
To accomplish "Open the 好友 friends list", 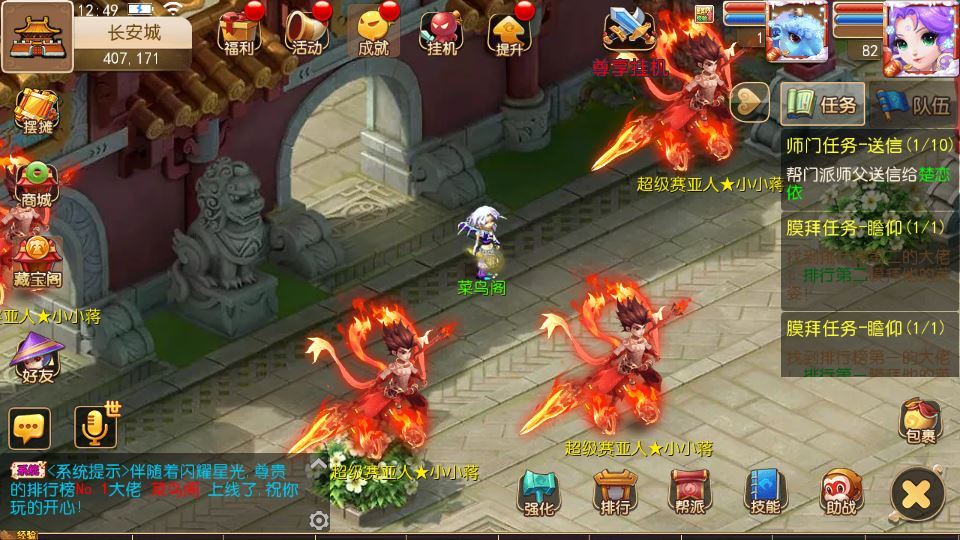I will [36, 358].
